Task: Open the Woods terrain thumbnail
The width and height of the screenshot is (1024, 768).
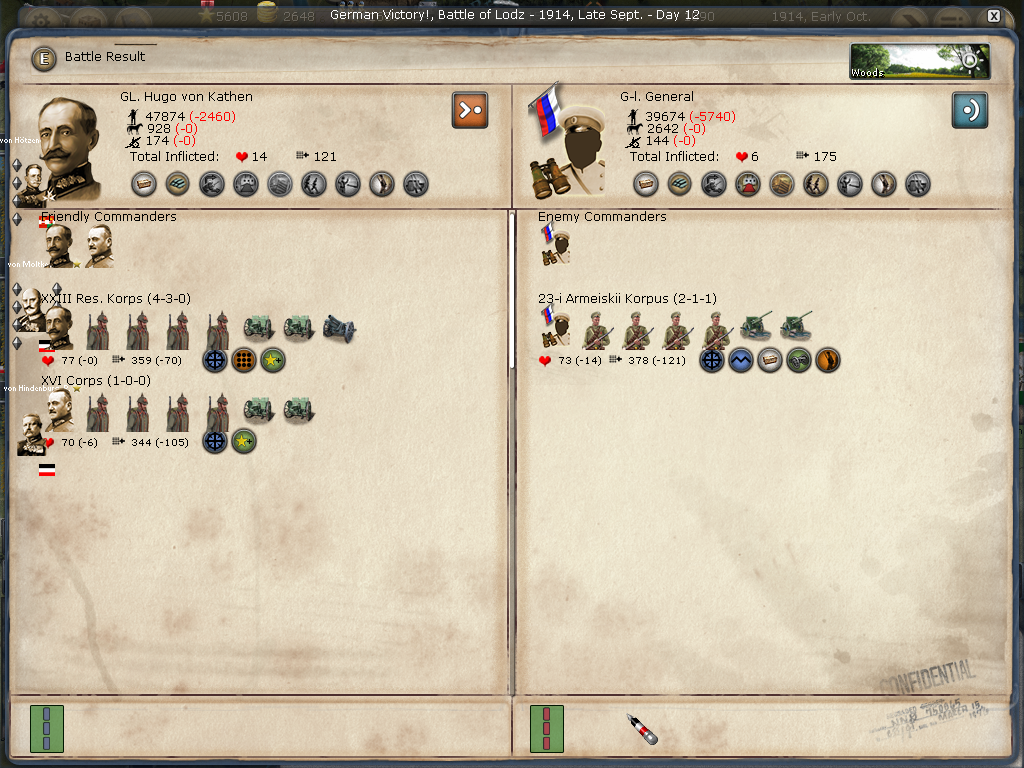Action: (919, 61)
